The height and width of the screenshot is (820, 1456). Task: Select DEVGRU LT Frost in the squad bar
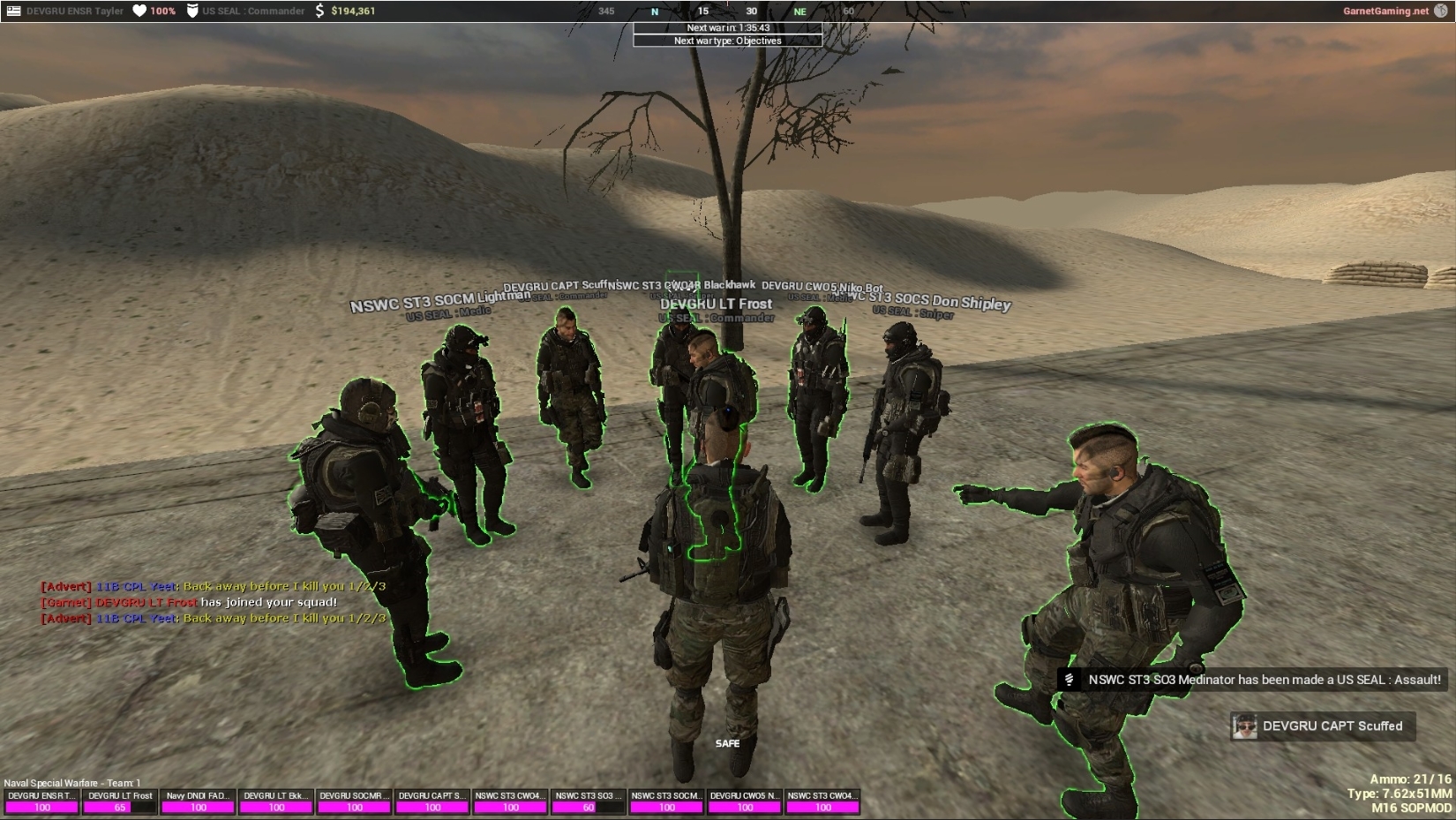click(119, 794)
